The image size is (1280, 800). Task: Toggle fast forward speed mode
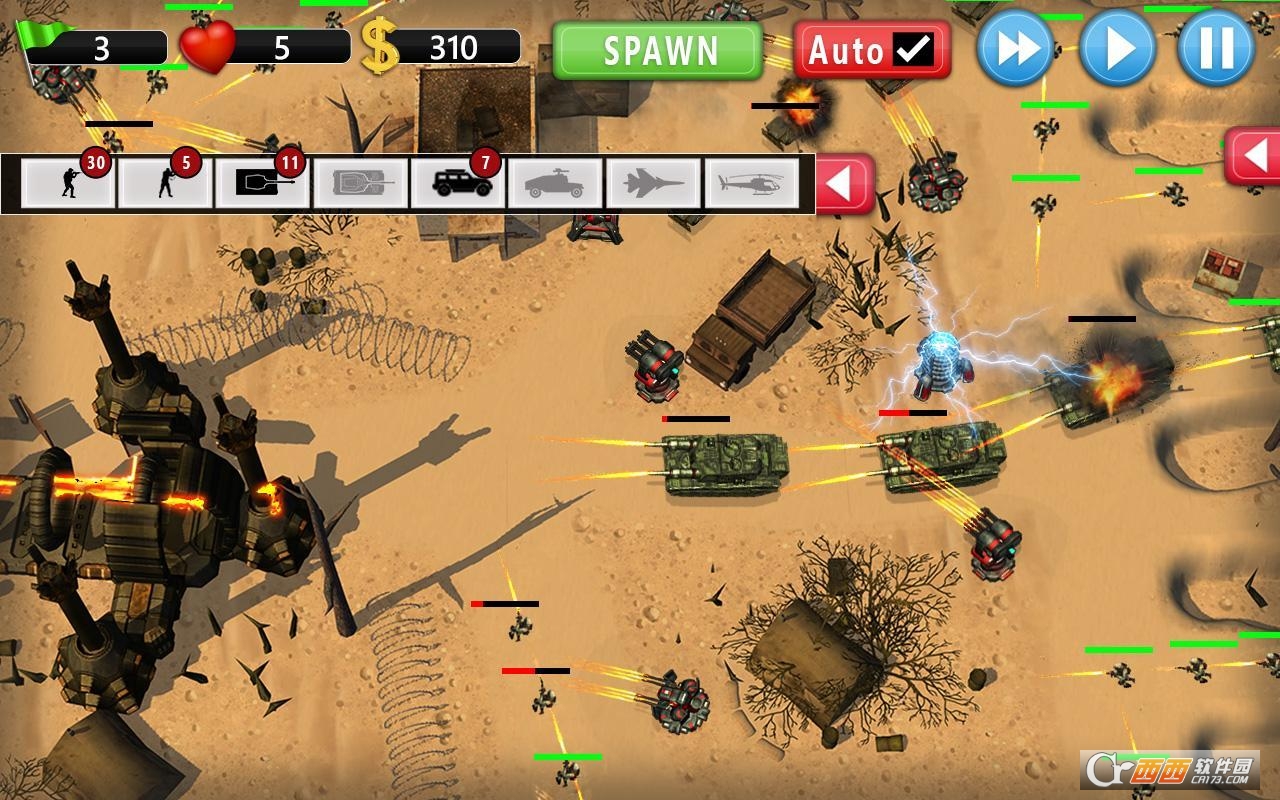pyautogui.click(x=1018, y=47)
